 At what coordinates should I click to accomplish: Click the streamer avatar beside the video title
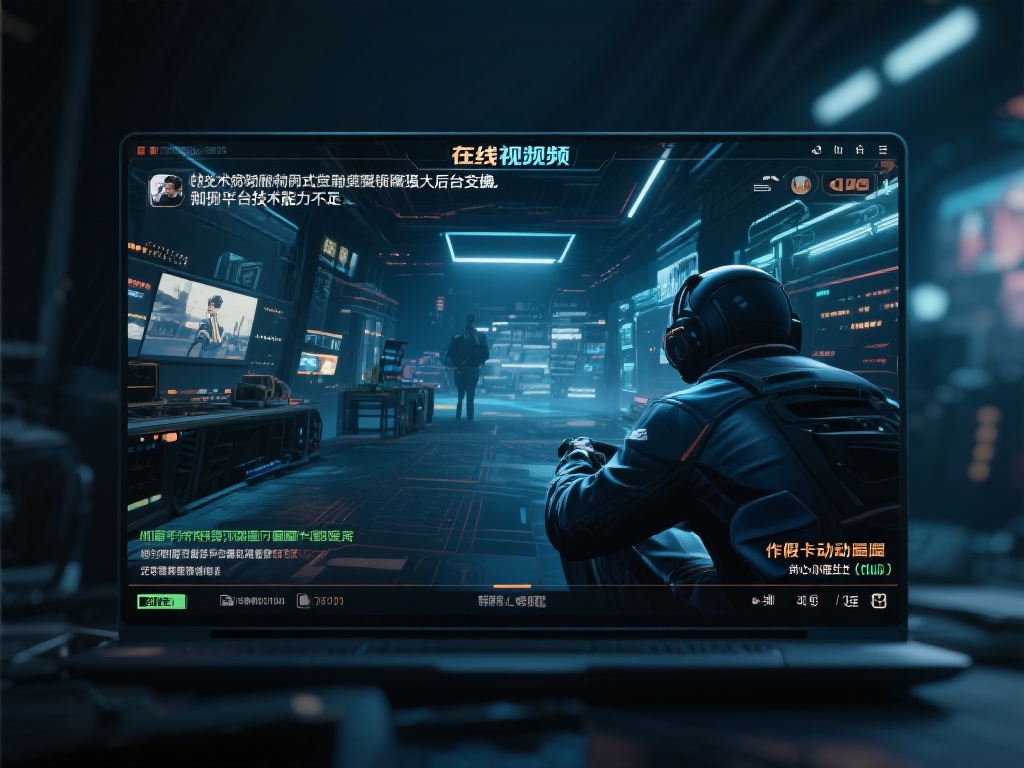coord(166,190)
